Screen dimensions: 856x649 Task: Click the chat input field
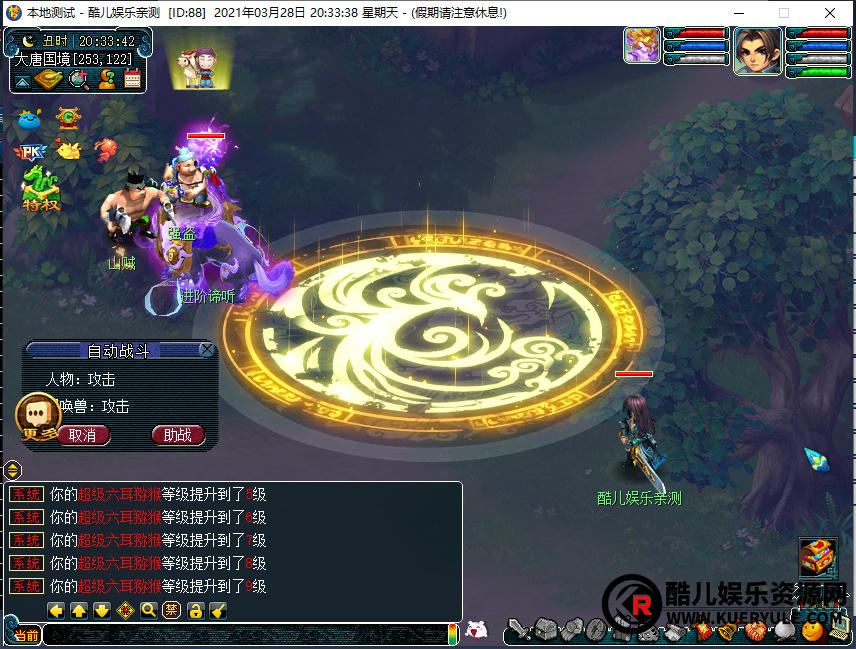pos(245,635)
